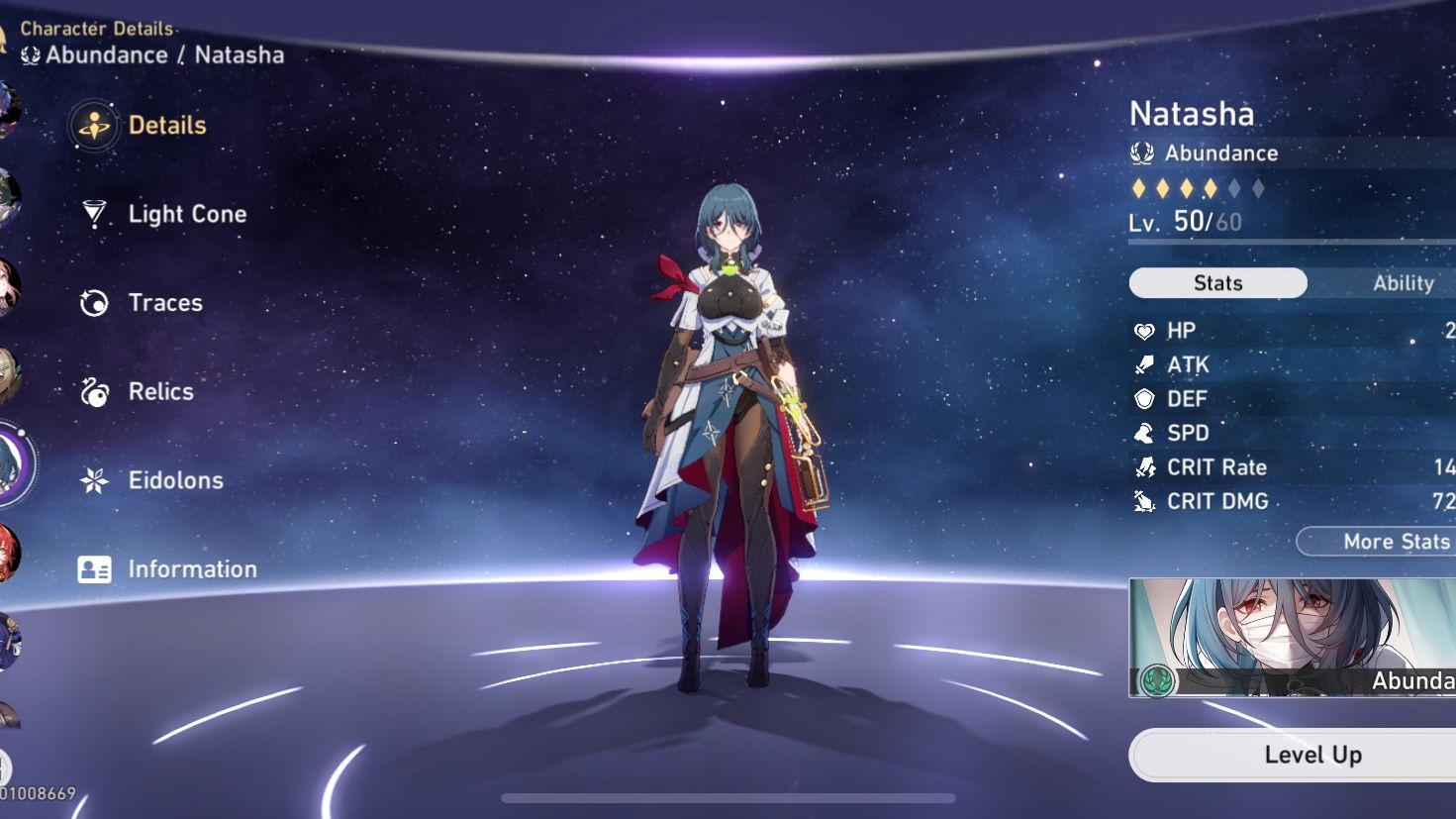Open the Details section in the sidebar
The height and width of the screenshot is (819, 1456).
(94, 126)
